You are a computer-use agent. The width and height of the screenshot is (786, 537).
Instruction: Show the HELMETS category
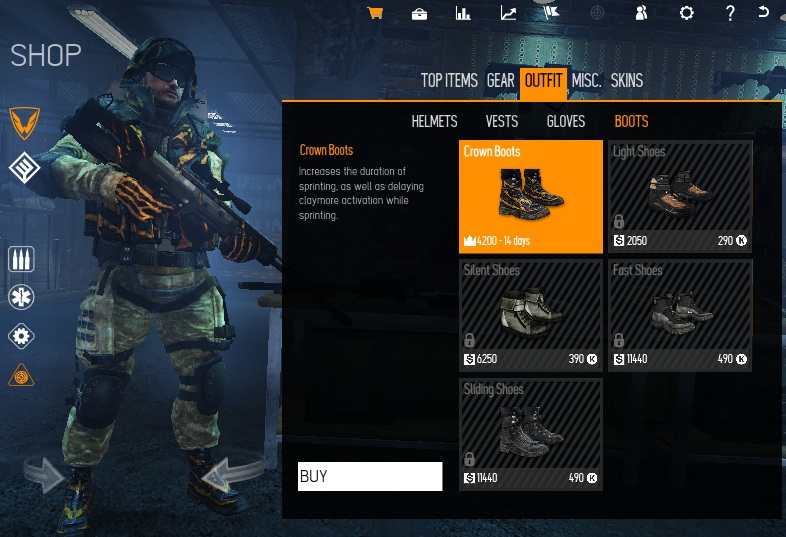pos(434,122)
